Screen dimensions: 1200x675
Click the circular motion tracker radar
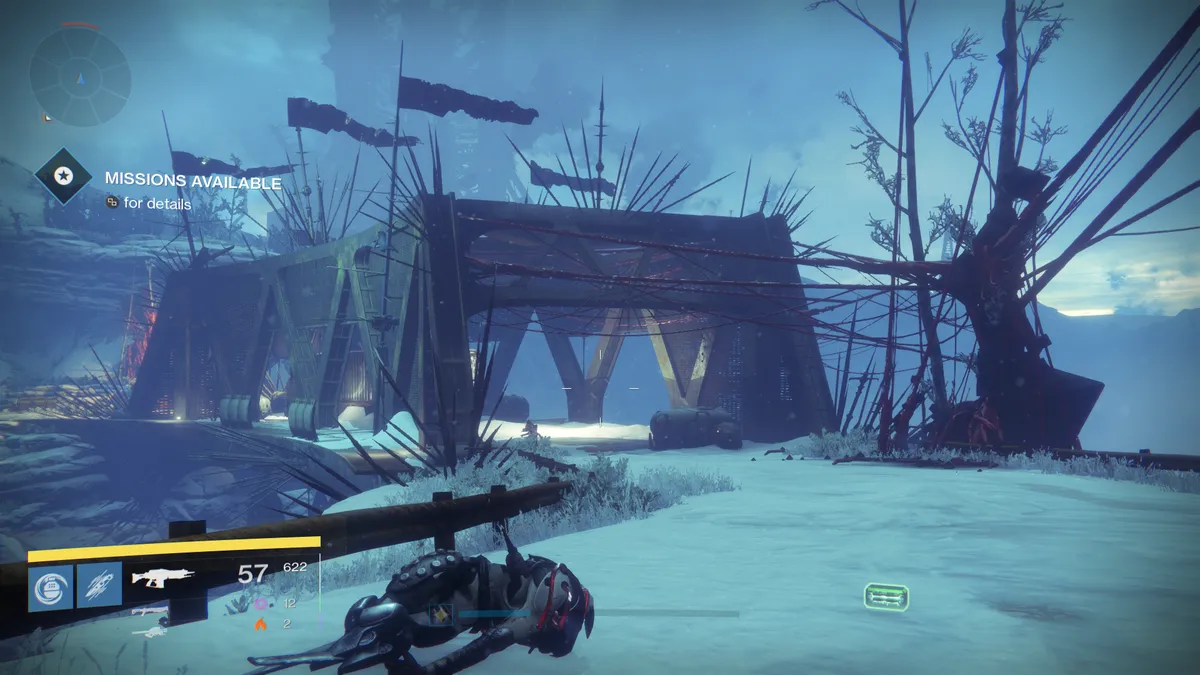(80, 75)
